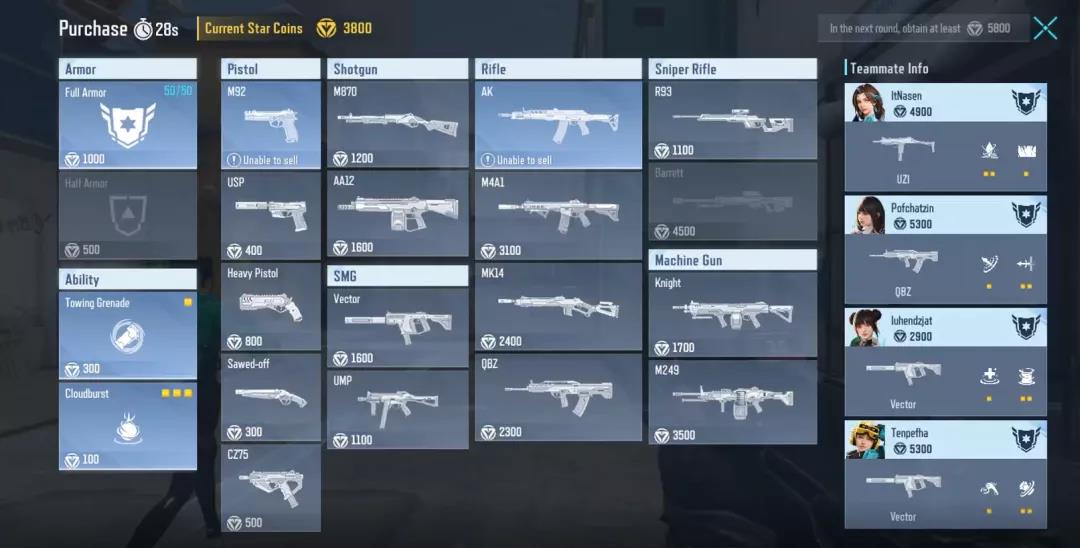This screenshot has height=548, width=1080.
Task: Buy the Sawed-off pistol slot
Action: click(271, 397)
